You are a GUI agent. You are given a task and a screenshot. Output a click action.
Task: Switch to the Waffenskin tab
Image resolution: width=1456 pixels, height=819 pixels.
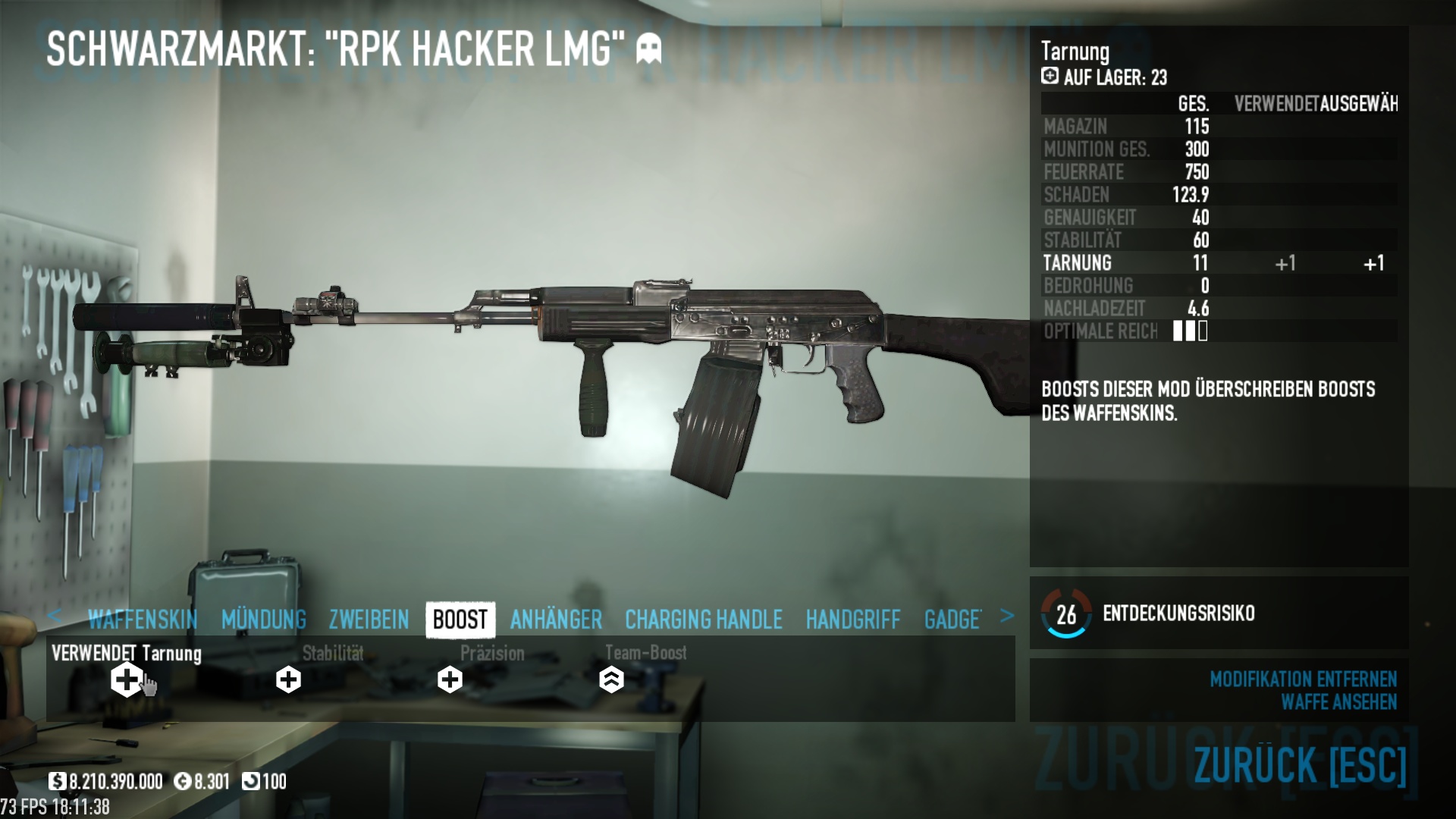[x=143, y=620]
